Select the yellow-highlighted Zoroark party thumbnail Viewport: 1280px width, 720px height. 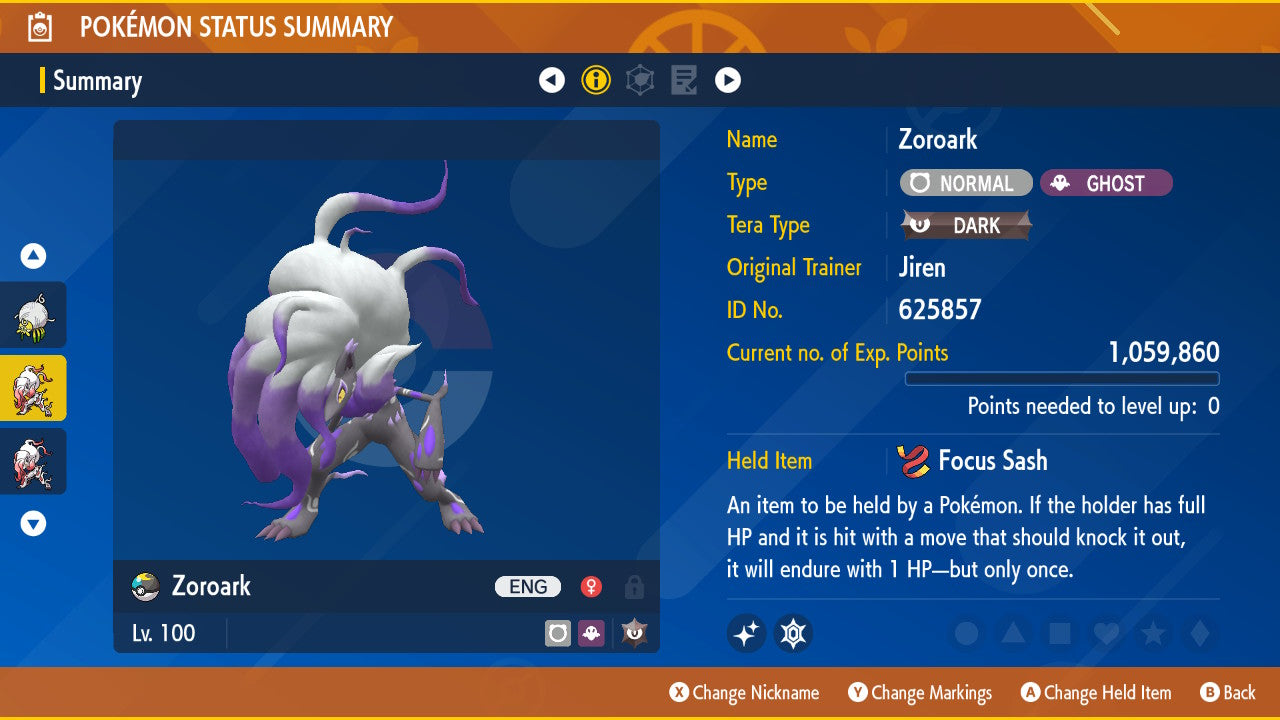click(x=32, y=388)
